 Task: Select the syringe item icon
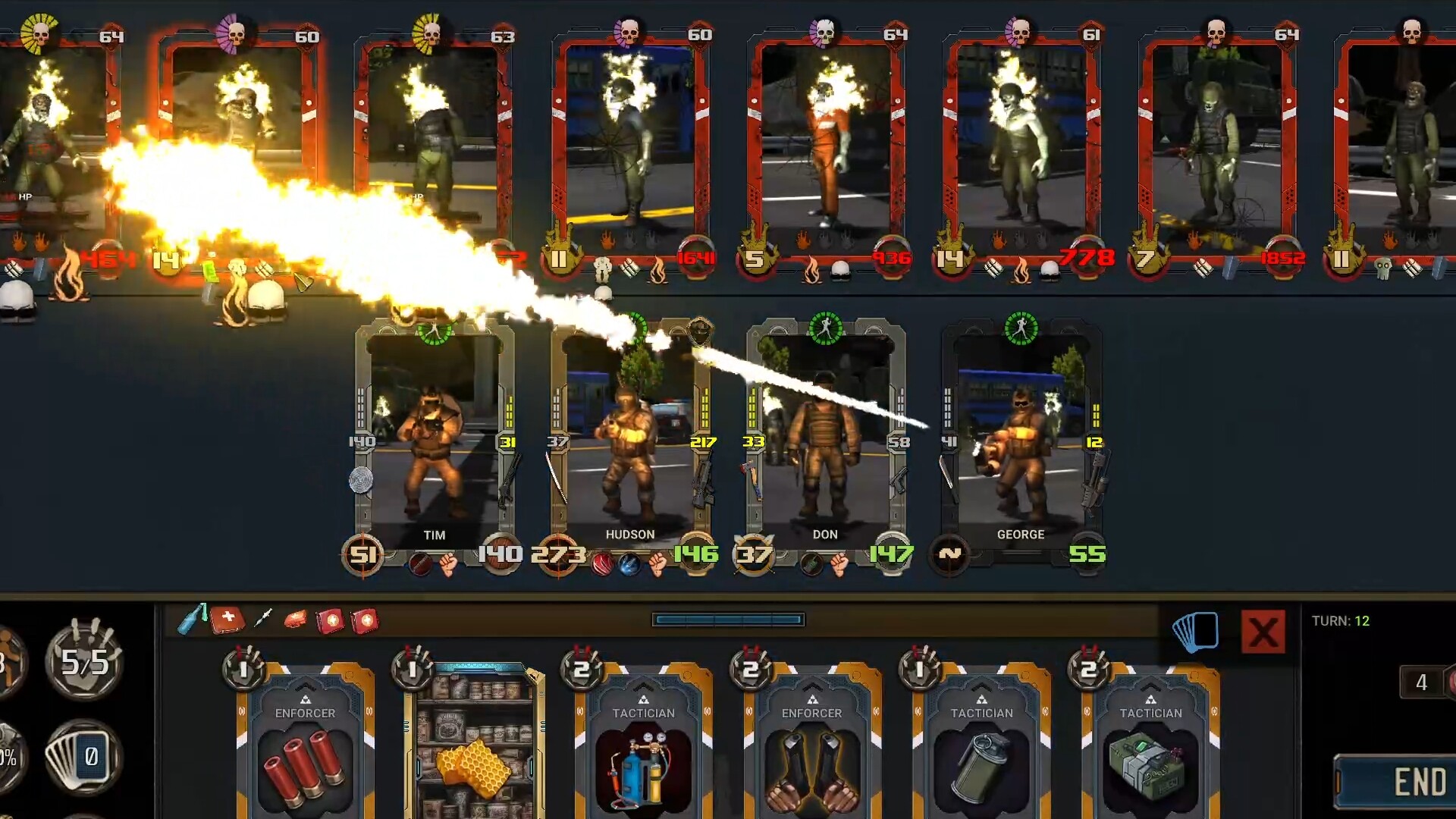pos(264,618)
